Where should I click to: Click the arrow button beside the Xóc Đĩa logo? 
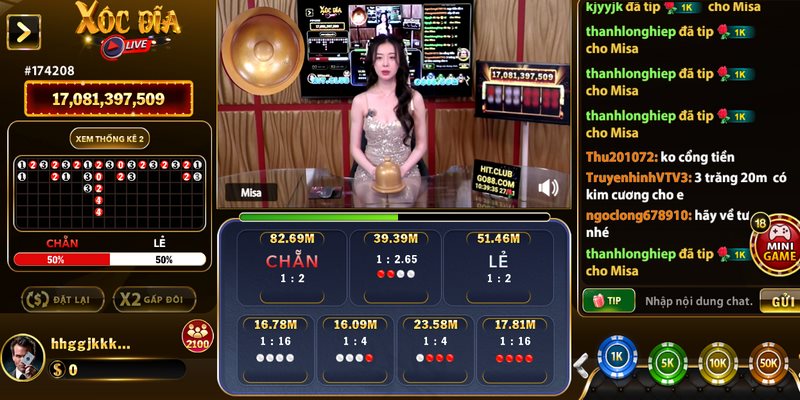tap(23, 32)
